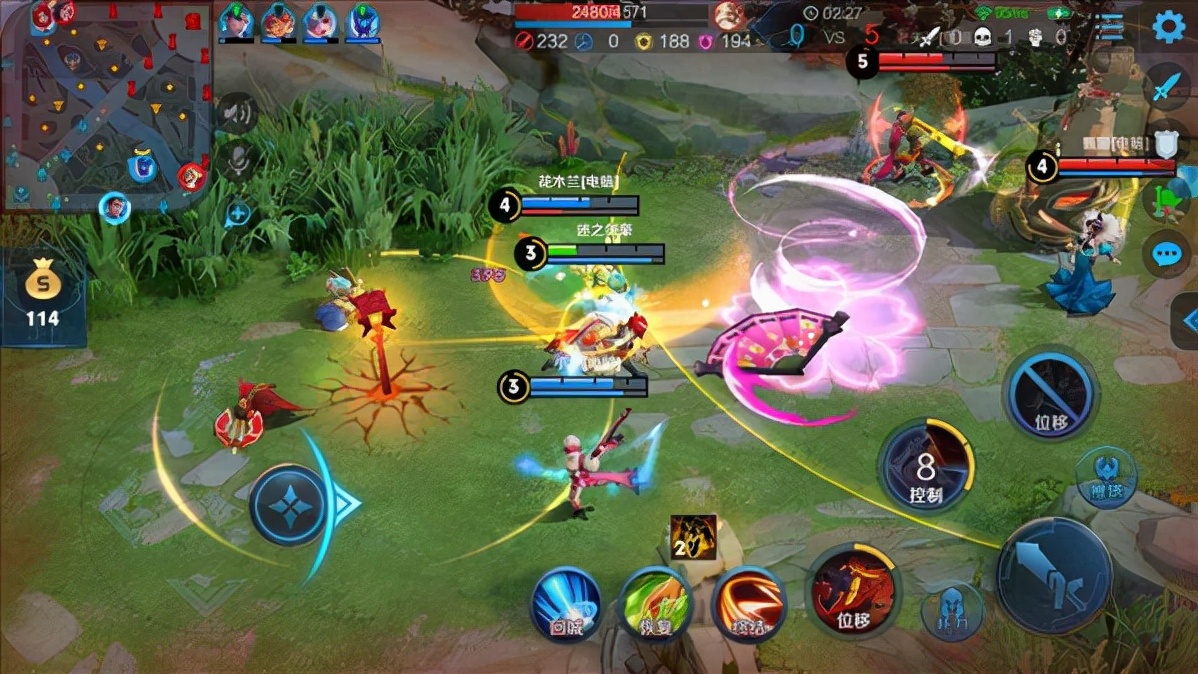Tap the attack tower (推塔) button
Image resolution: width=1198 pixels, height=674 pixels.
pos(1105,476)
